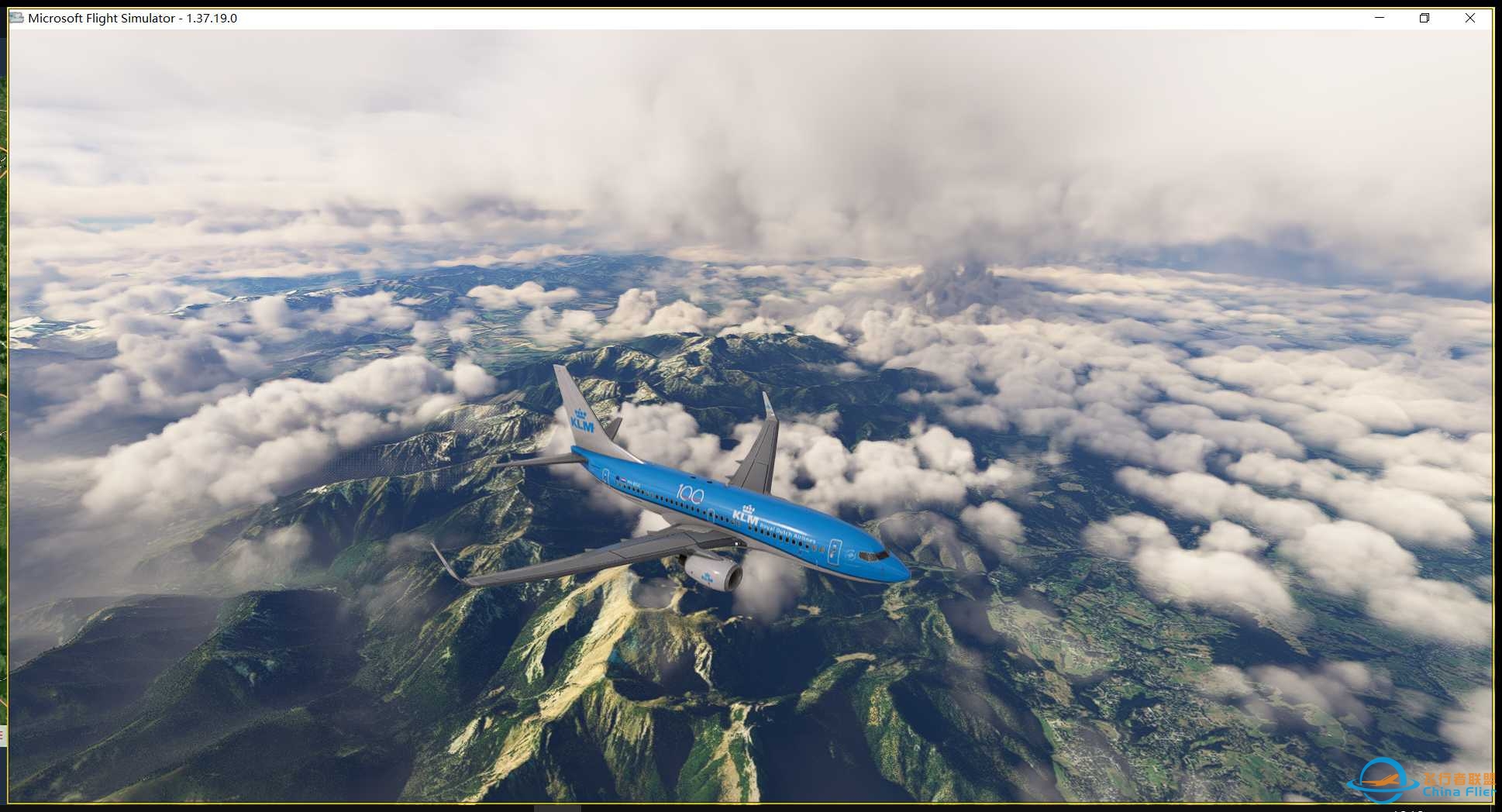Image resolution: width=1502 pixels, height=812 pixels.
Task: Close the Microsoft Flight Simulator window
Action: click(1469, 18)
